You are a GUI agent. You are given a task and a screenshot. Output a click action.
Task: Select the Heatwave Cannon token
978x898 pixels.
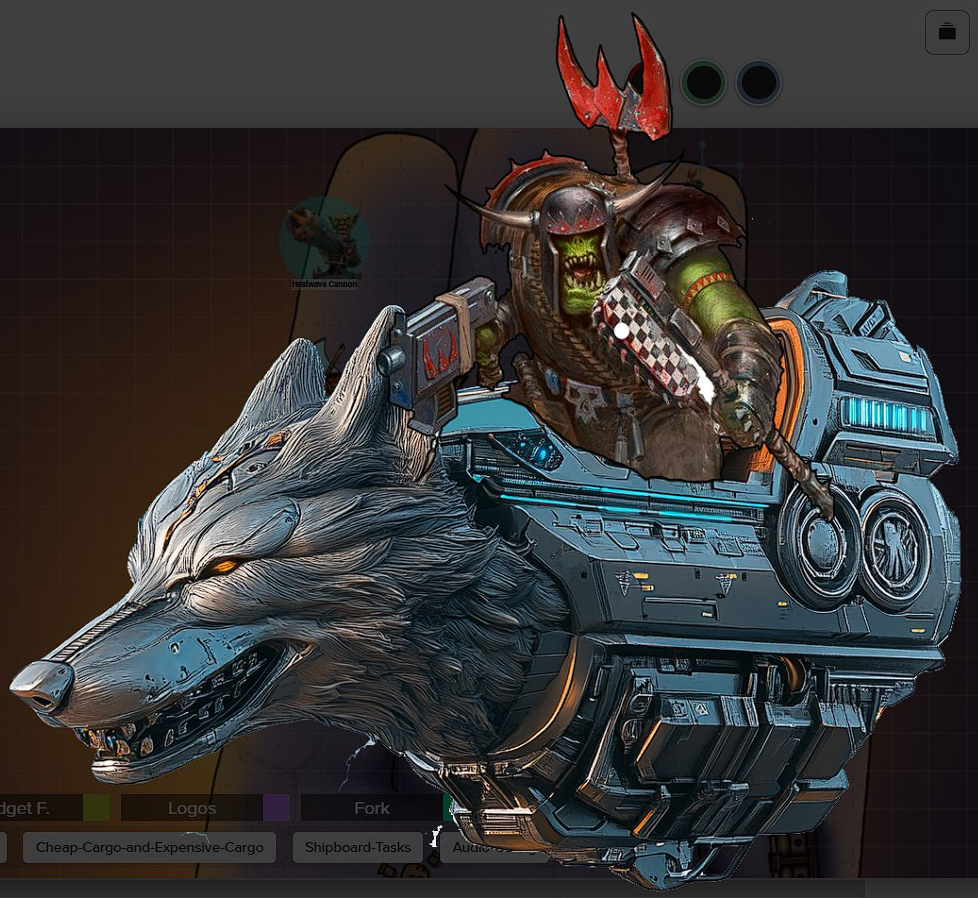(324, 241)
